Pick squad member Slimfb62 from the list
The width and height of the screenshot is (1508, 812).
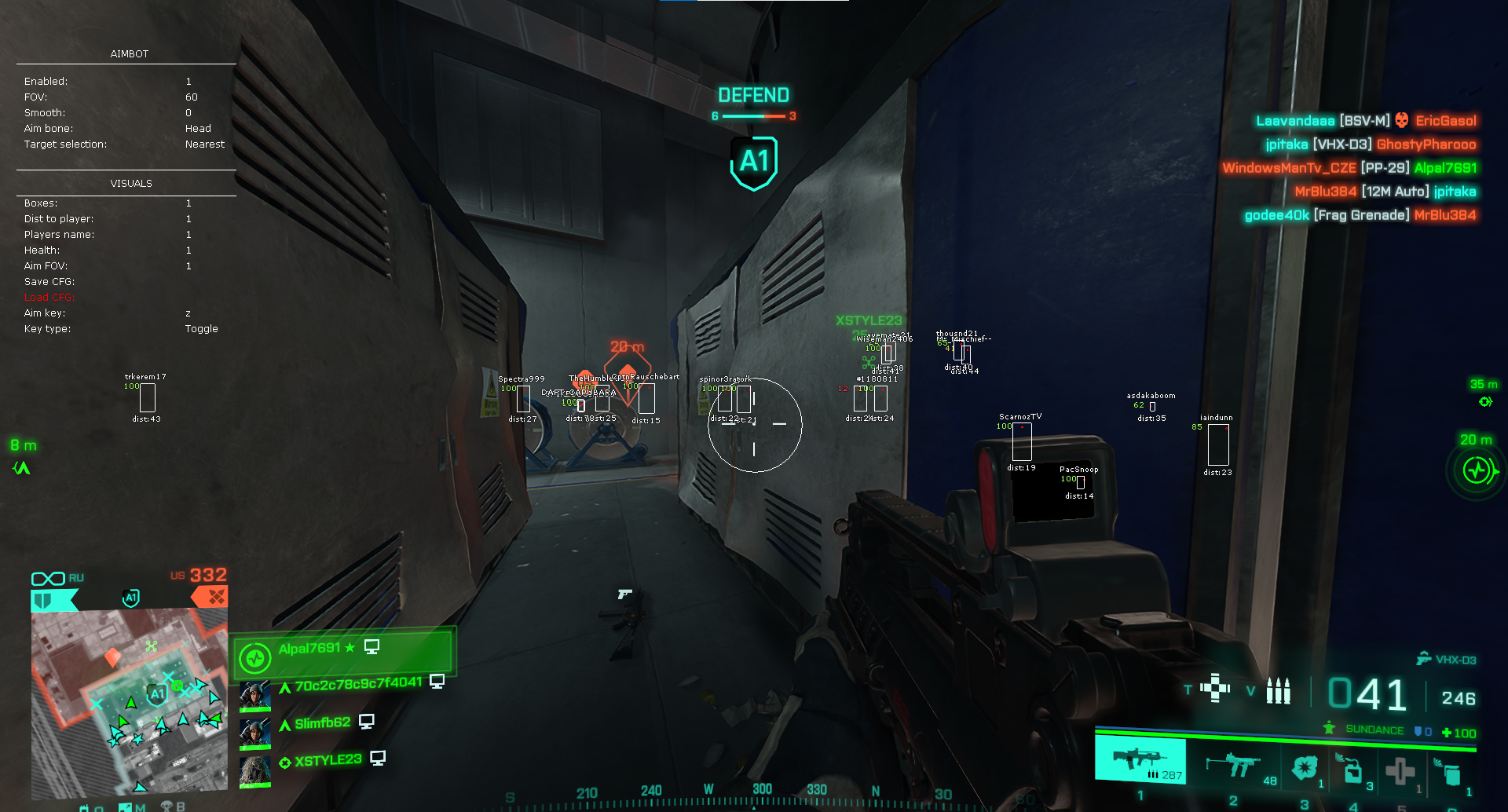coord(322,723)
